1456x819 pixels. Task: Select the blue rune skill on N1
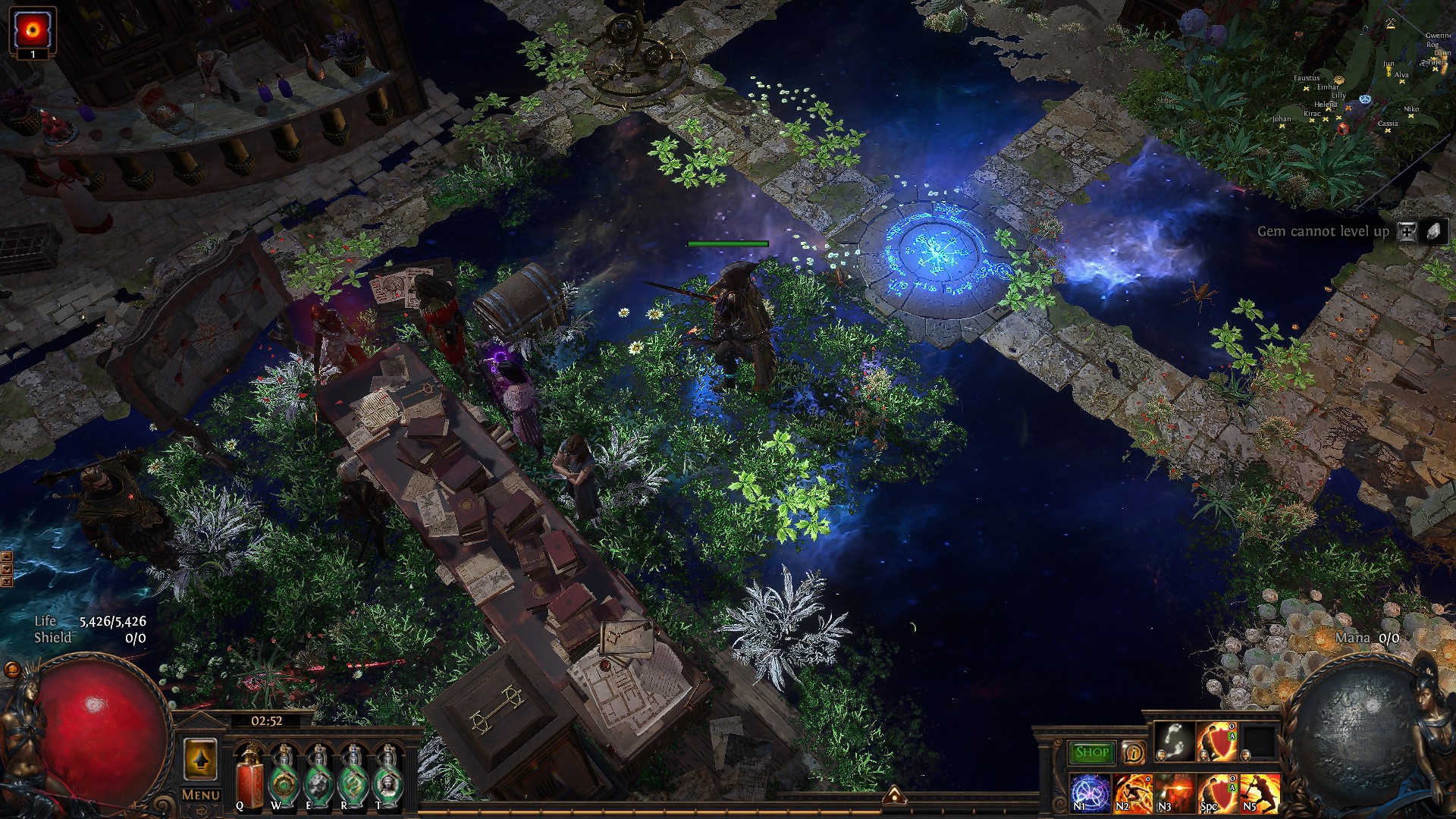[x=1090, y=793]
